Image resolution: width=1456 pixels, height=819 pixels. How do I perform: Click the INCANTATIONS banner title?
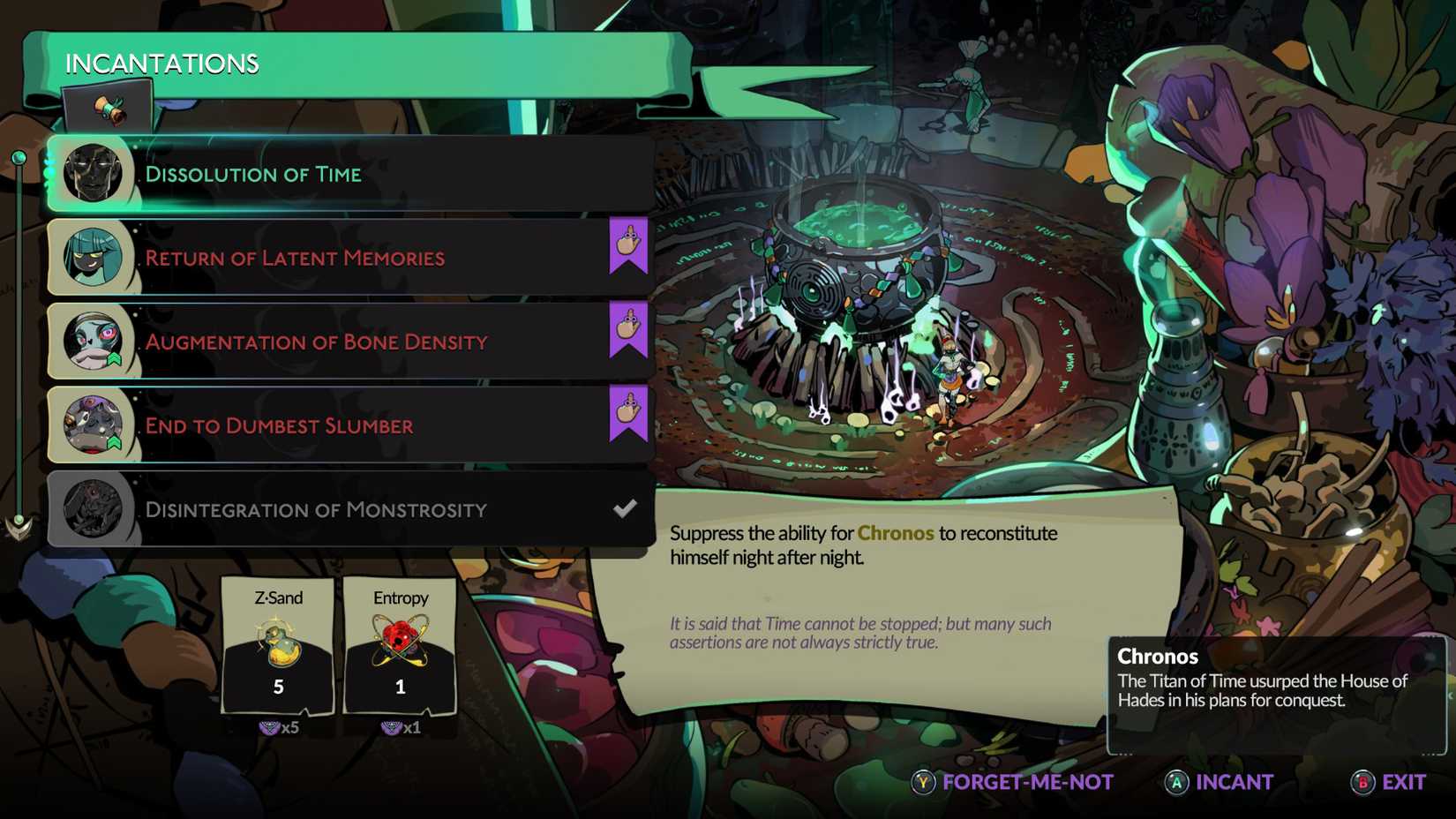point(161,63)
